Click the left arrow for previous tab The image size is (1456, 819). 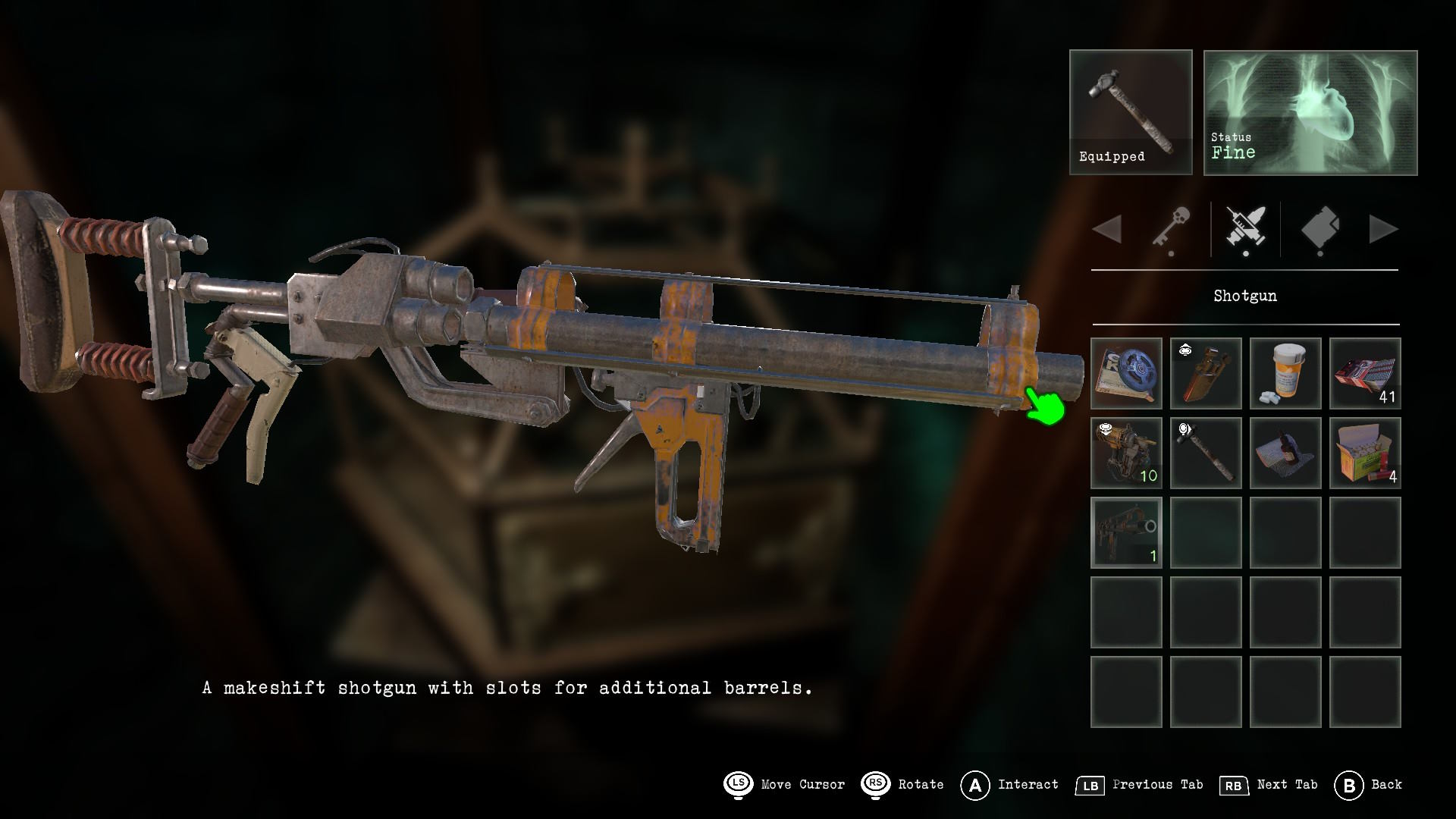pyautogui.click(x=1108, y=229)
